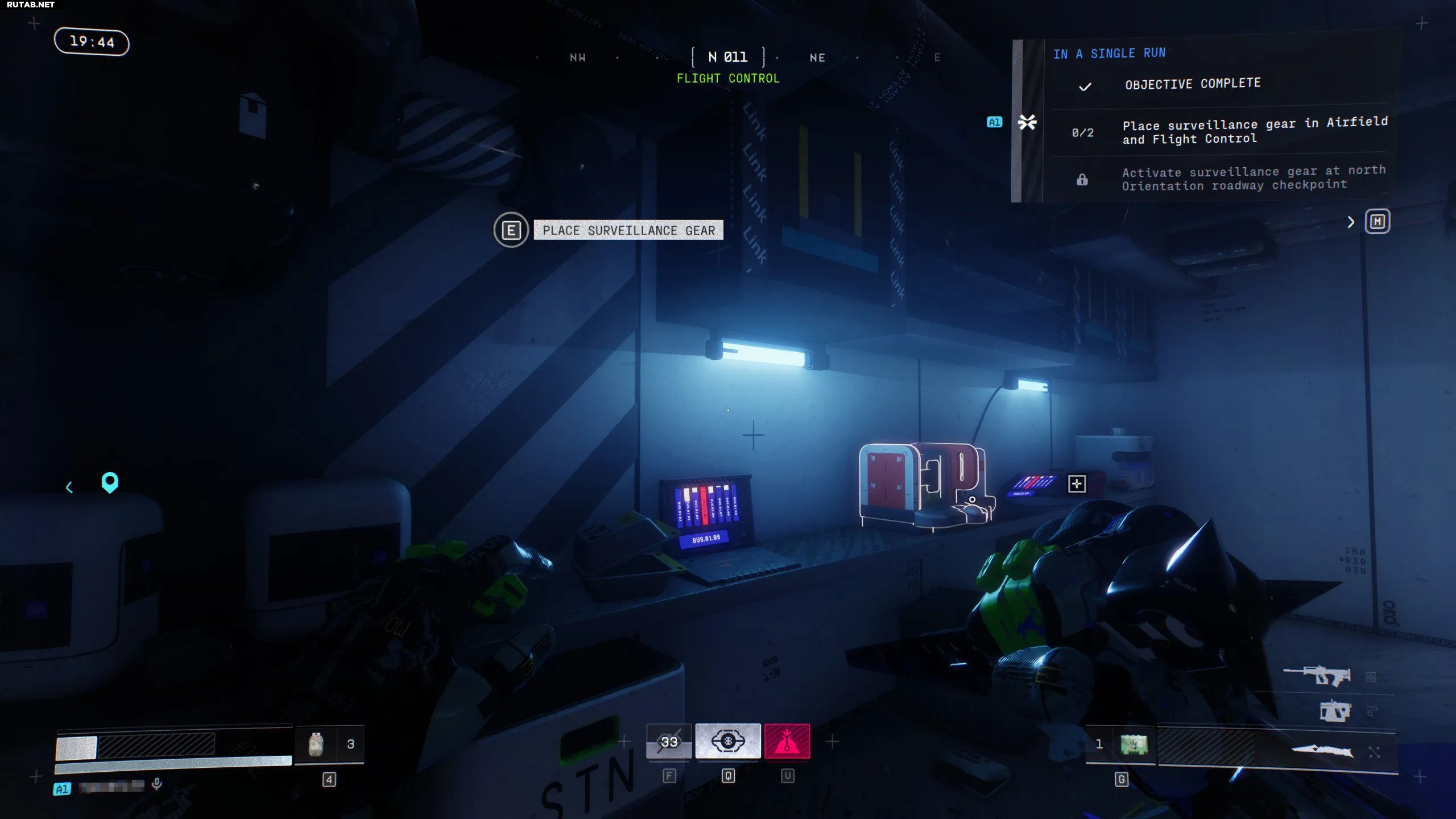Image resolution: width=1456 pixels, height=819 pixels.
Task: Equip the compact SMG secondary weapon
Action: click(x=1334, y=711)
